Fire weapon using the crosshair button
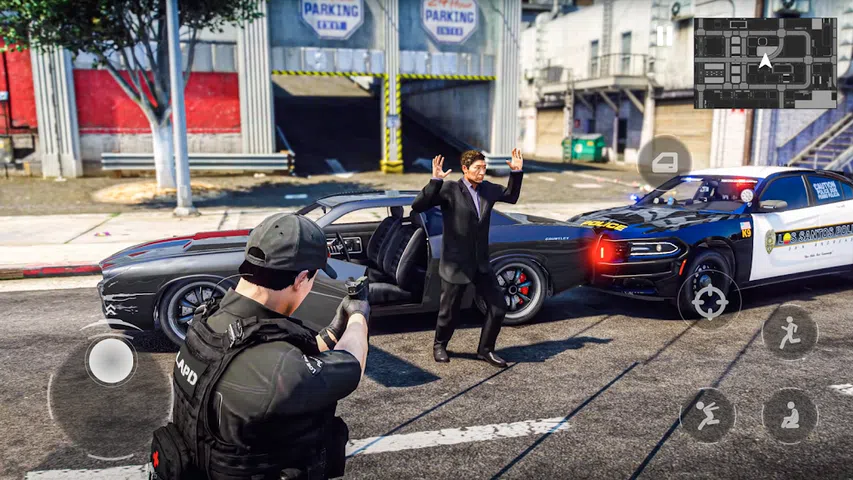 coord(709,301)
